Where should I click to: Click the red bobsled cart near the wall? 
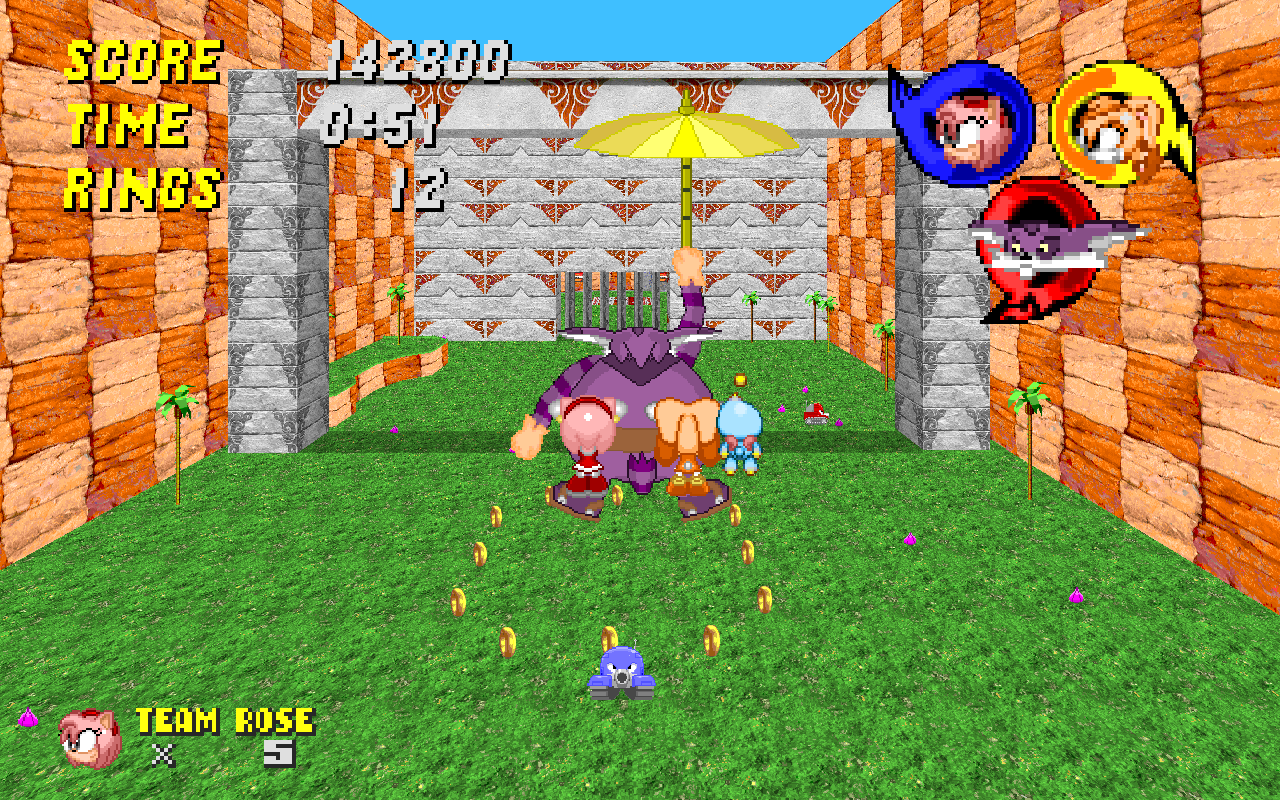[x=815, y=412]
